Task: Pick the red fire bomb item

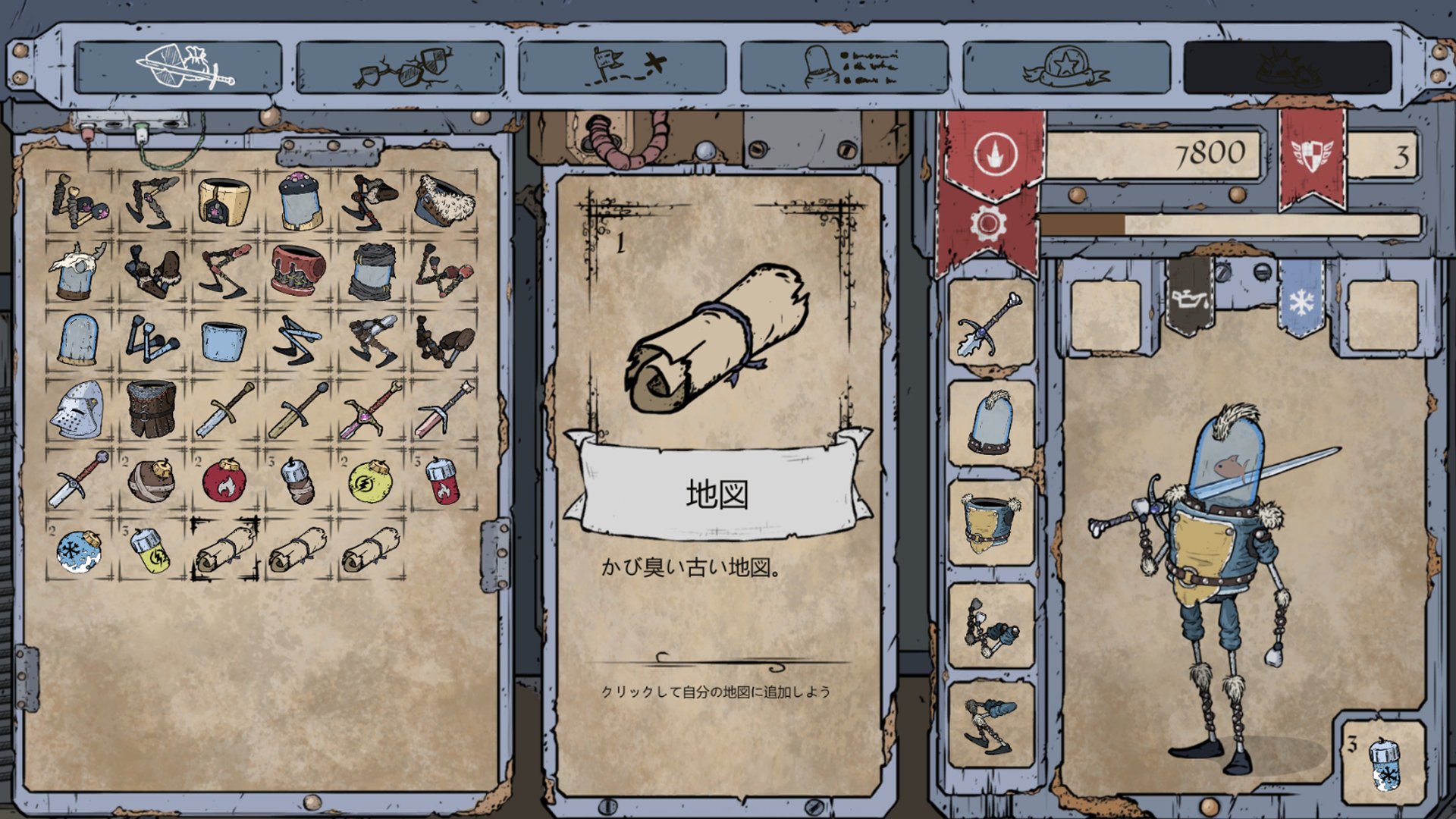Action: pyautogui.click(x=224, y=481)
